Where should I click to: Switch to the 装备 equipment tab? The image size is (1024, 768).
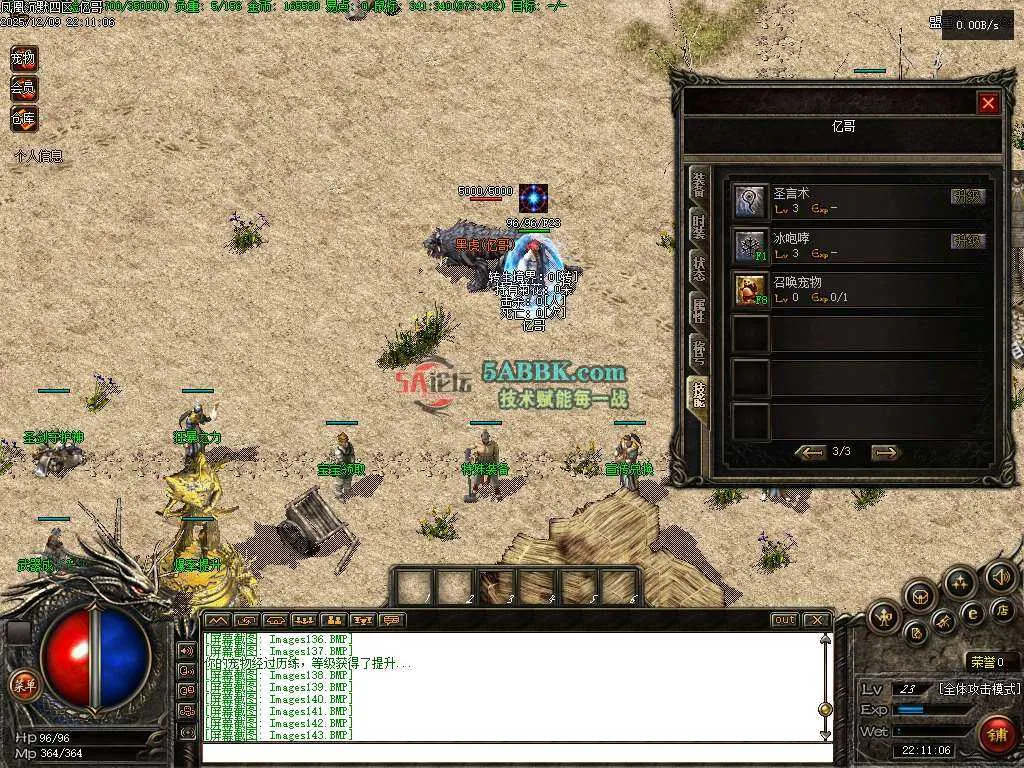(699, 187)
